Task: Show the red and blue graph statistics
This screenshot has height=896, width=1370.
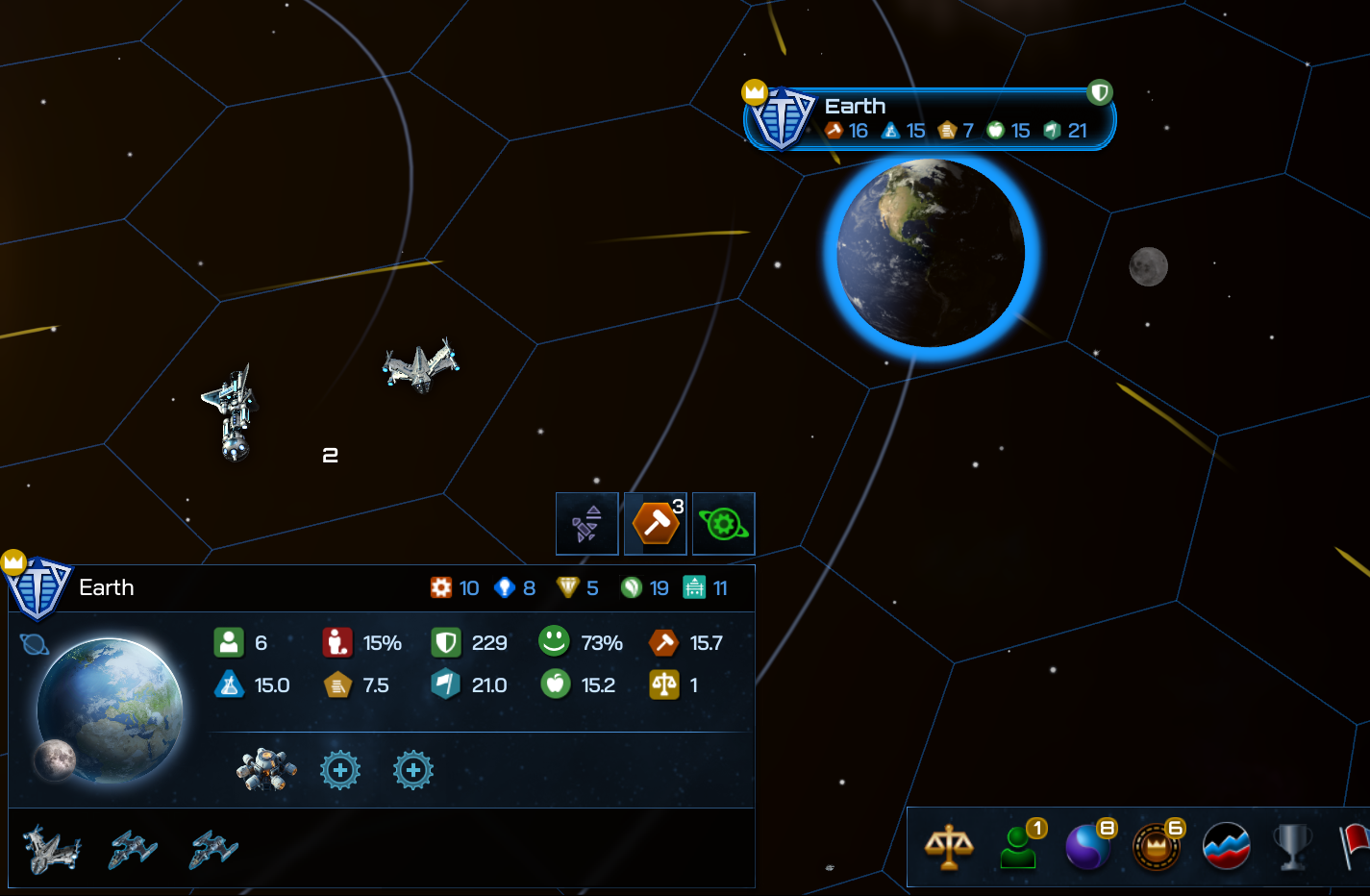Action: [x=1226, y=848]
